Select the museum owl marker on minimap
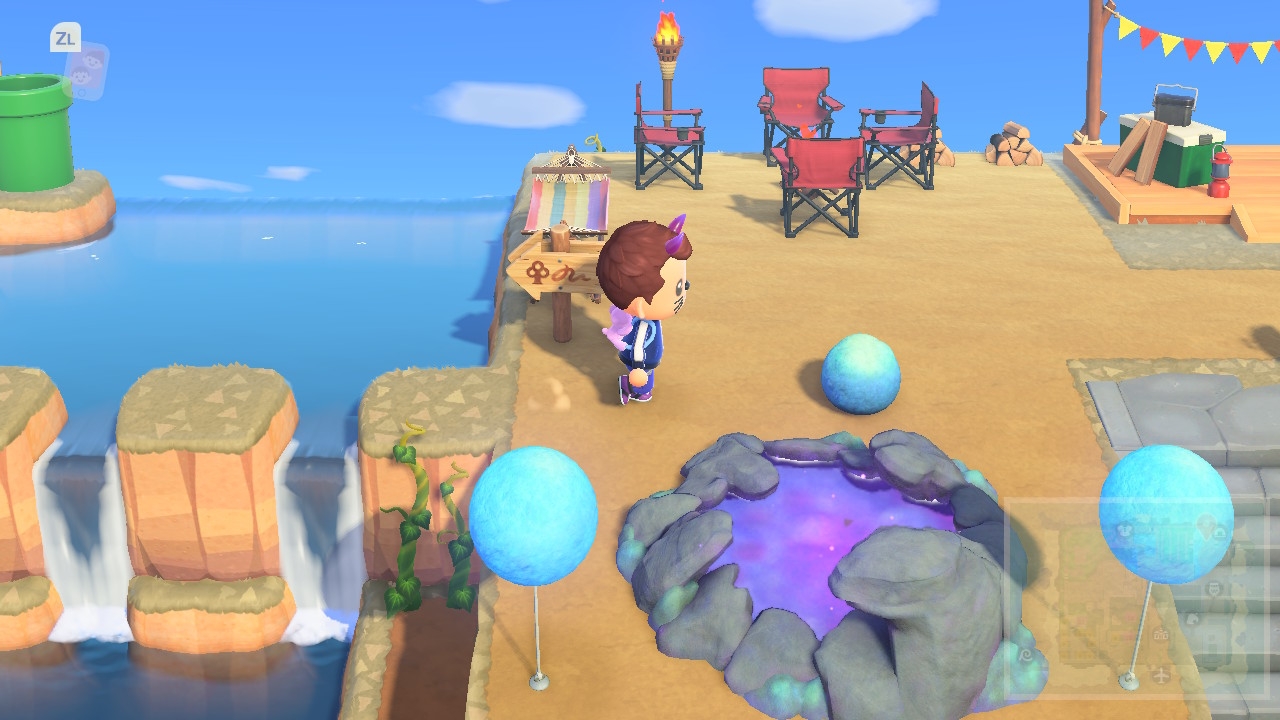The height and width of the screenshot is (720, 1280). click(1214, 588)
